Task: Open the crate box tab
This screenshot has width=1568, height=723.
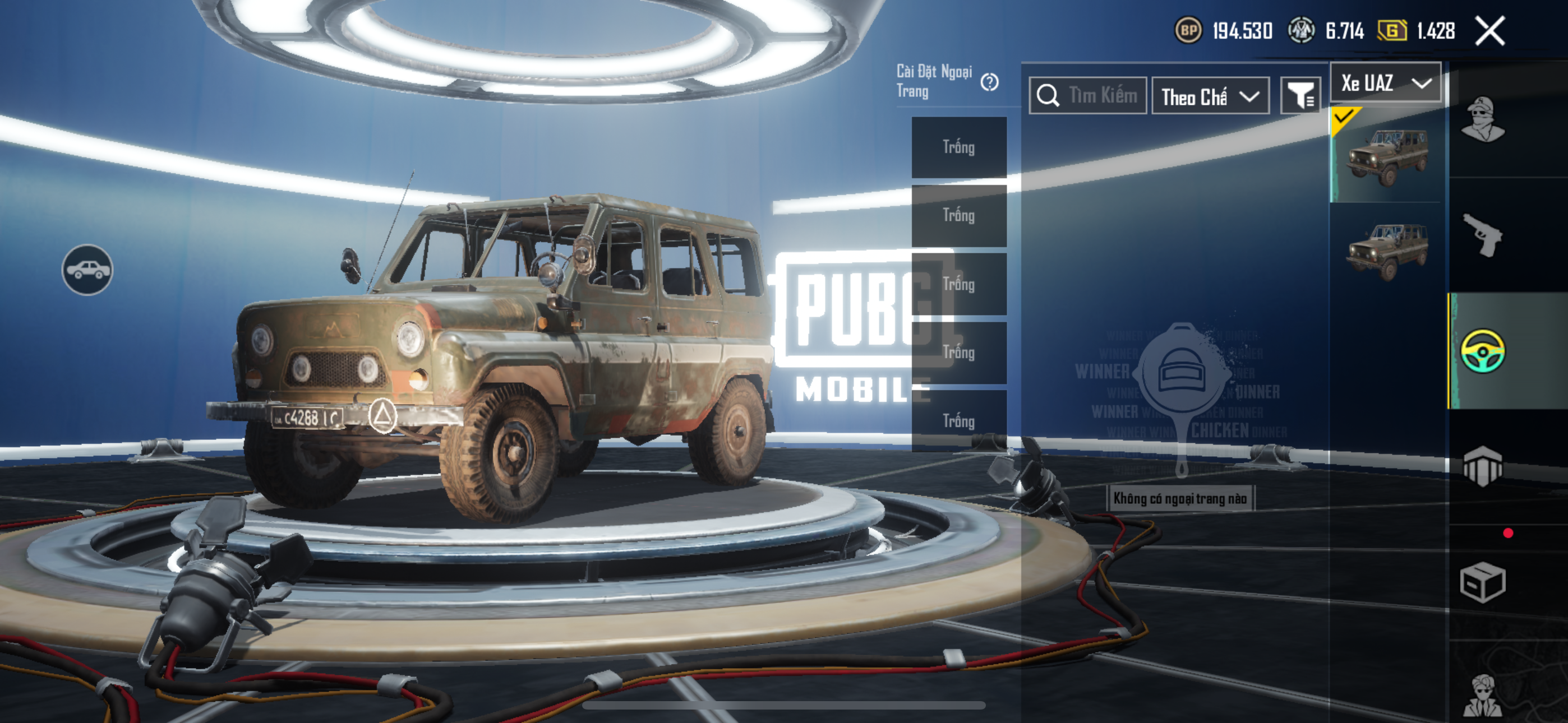Action: click(x=1483, y=582)
